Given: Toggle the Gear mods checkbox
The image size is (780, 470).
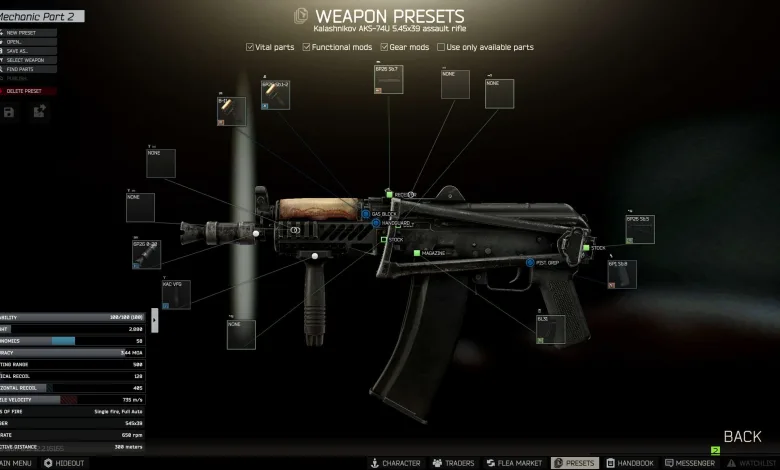Looking at the screenshot, I should pyautogui.click(x=383, y=47).
